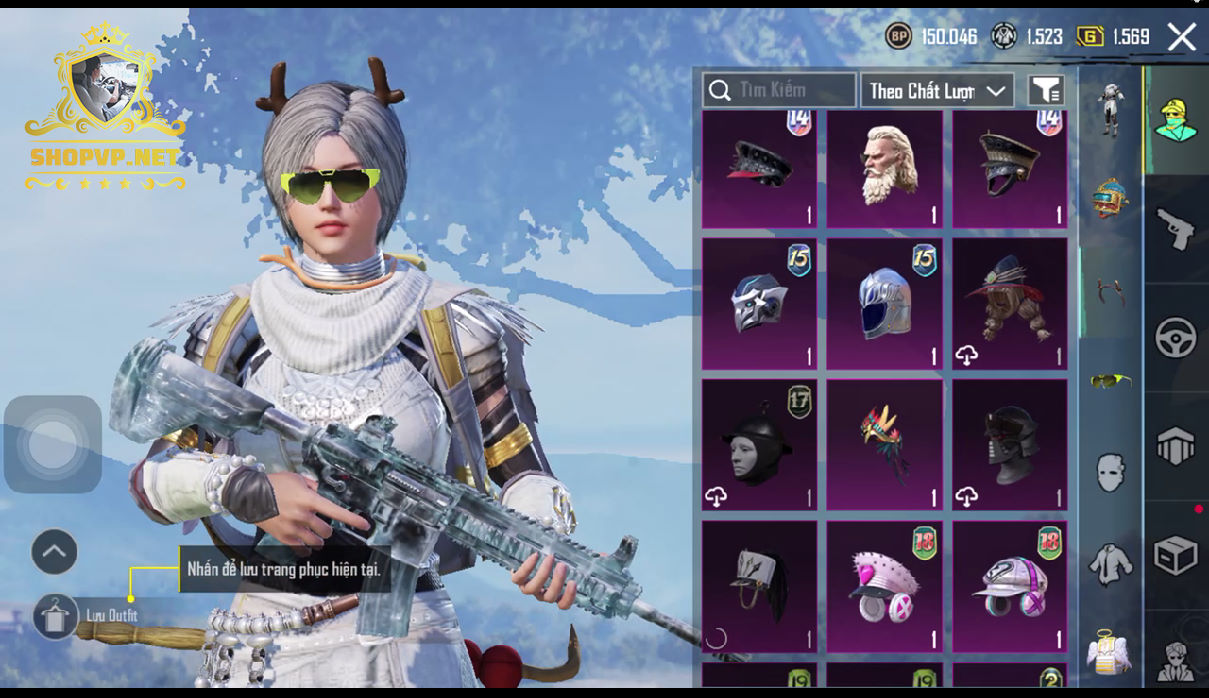This screenshot has width=1209, height=698.
Task: Open the steering wheel vehicles tab
Action: [1176, 338]
